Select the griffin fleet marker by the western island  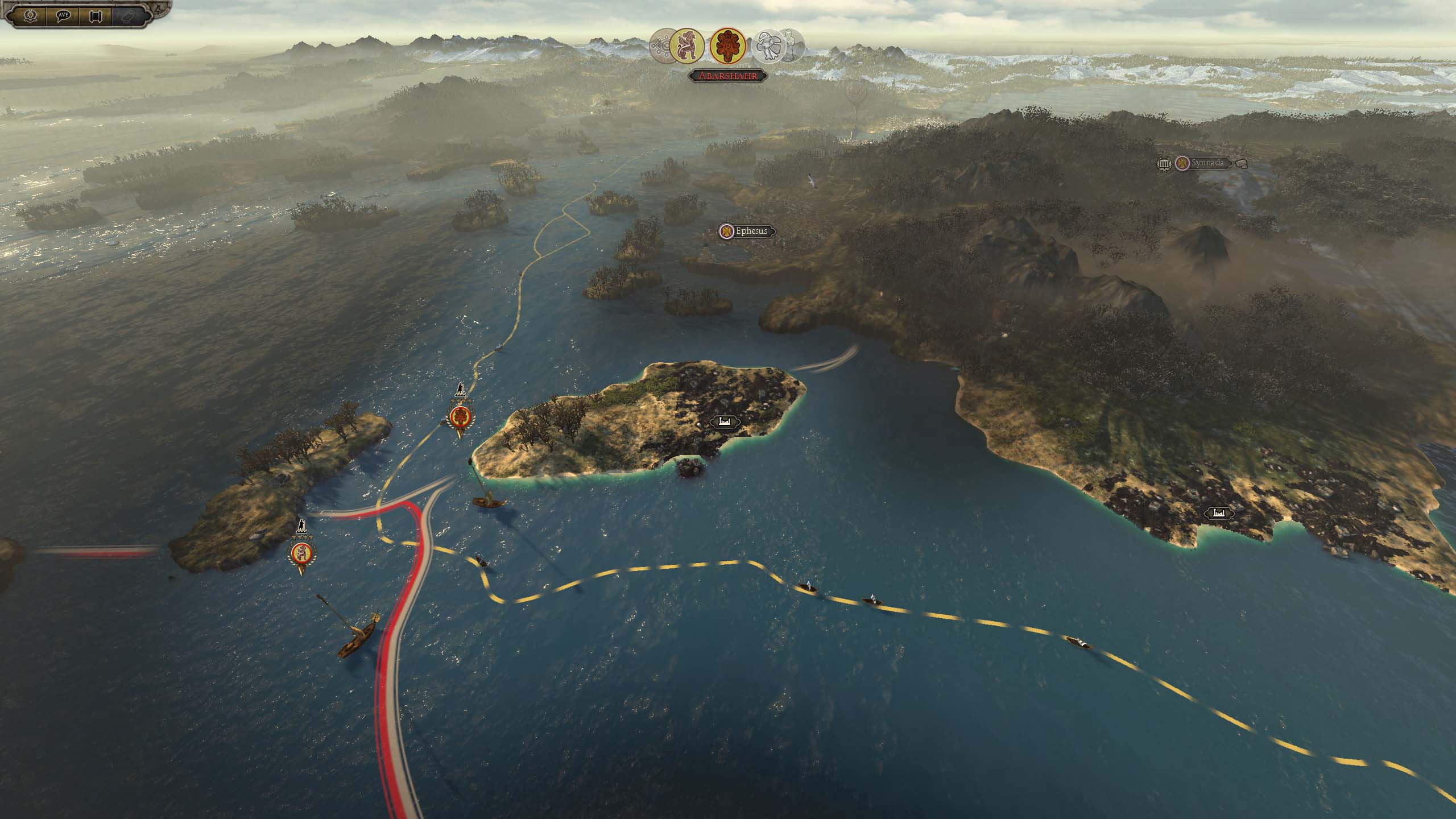tap(301, 553)
